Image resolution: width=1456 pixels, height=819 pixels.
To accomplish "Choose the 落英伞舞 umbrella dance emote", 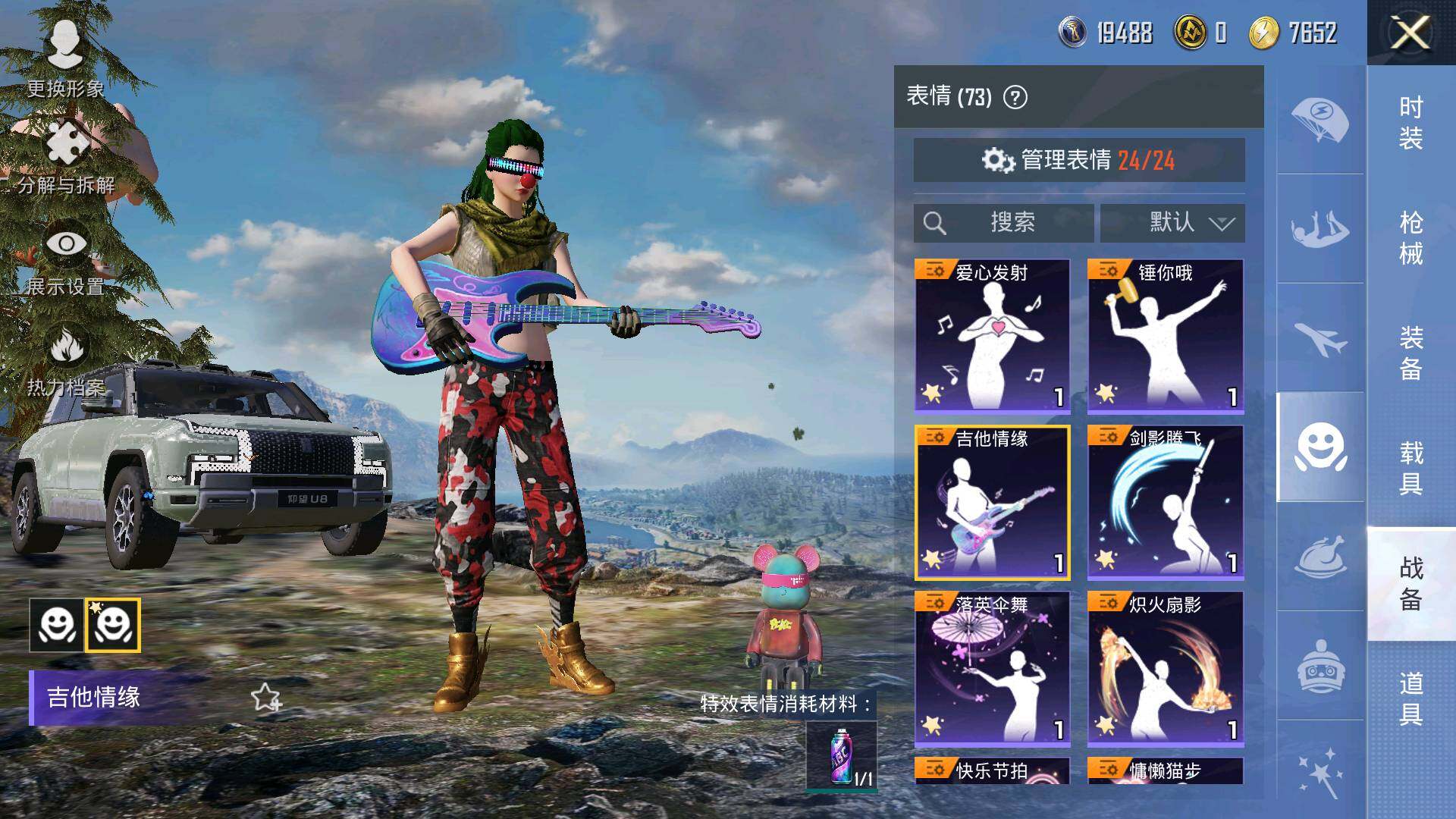I will pyautogui.click(x=992, y=669).
